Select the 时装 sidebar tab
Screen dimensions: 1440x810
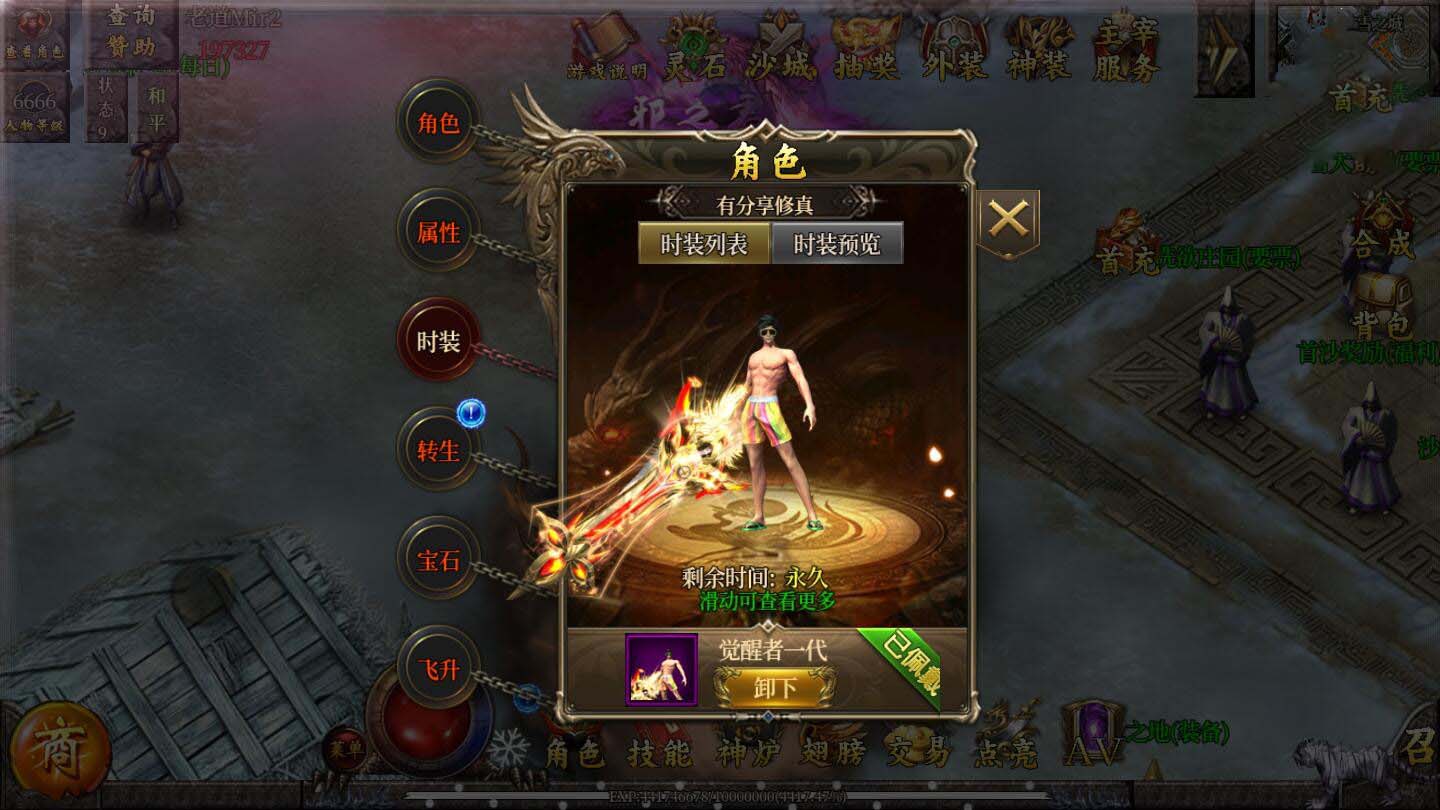(437, 340)
